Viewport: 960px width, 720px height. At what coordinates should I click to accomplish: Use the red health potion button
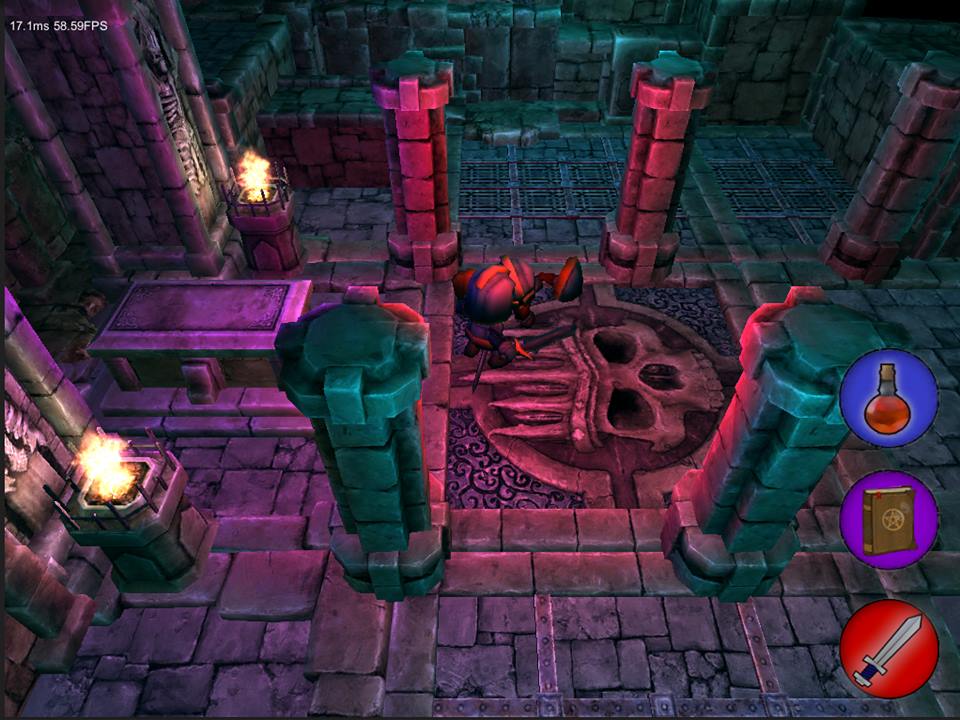(x=888, y=398)
